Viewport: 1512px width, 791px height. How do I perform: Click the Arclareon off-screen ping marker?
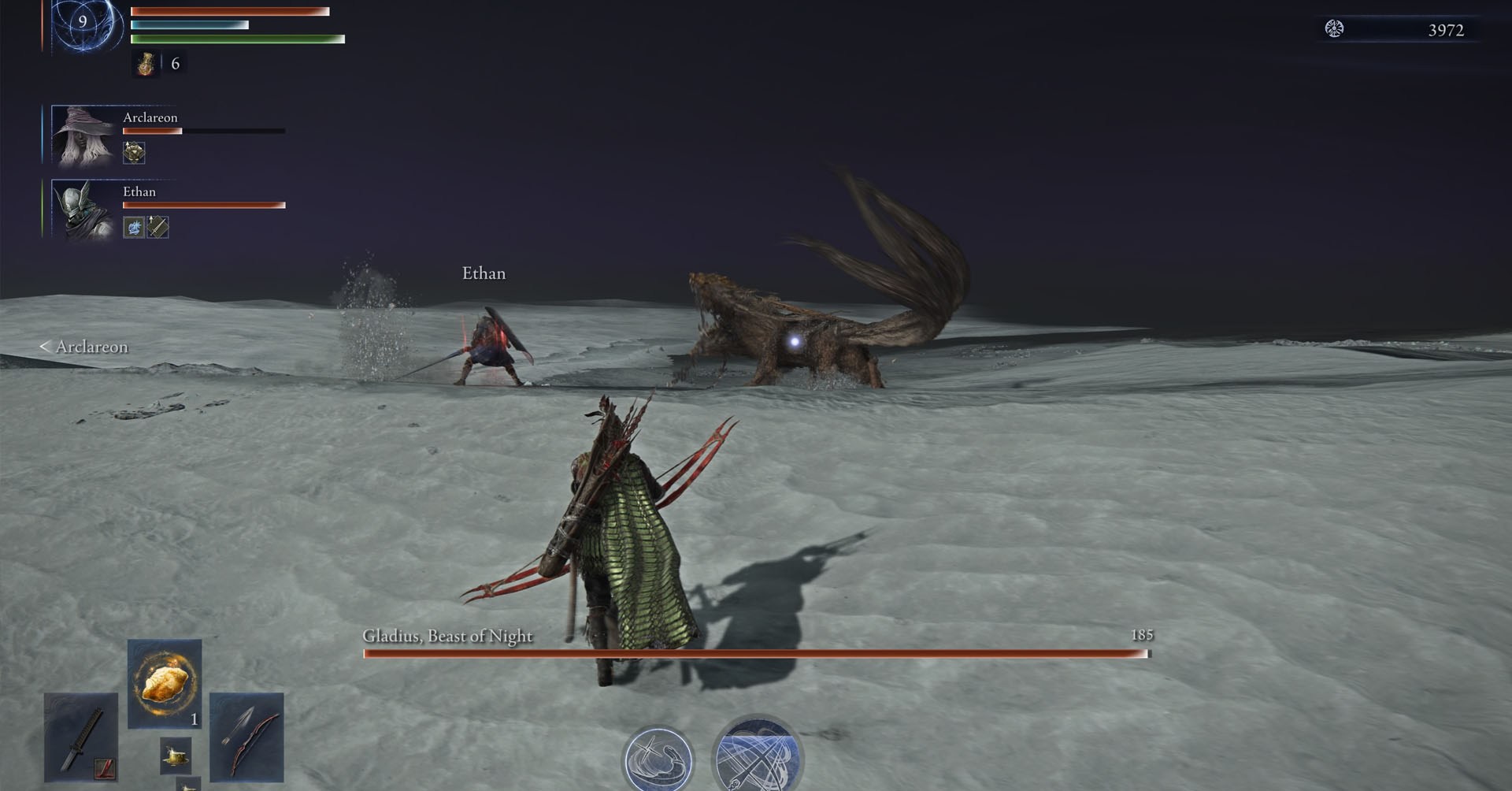click(84, 347)
